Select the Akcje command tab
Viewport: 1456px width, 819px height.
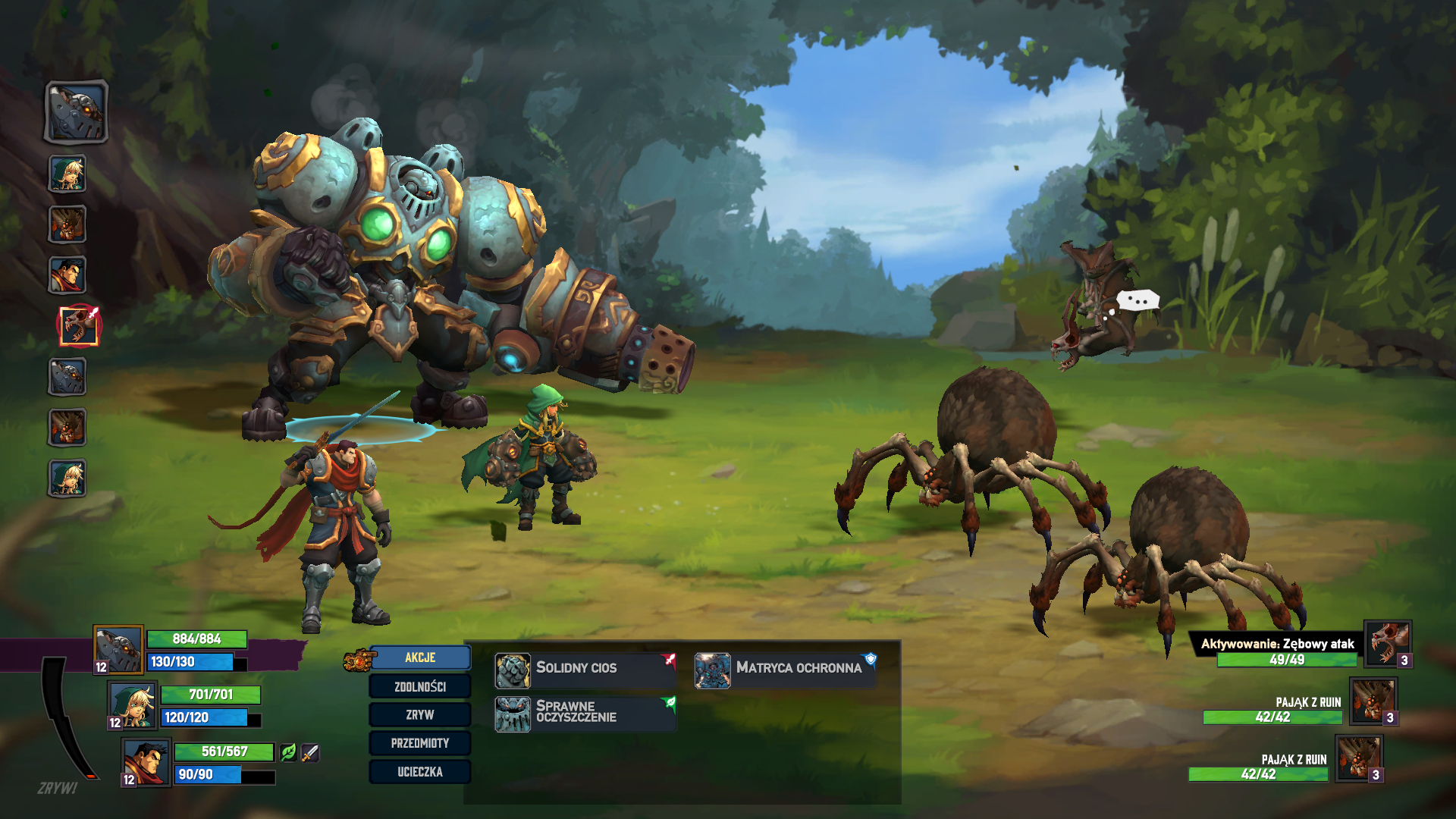420,657
